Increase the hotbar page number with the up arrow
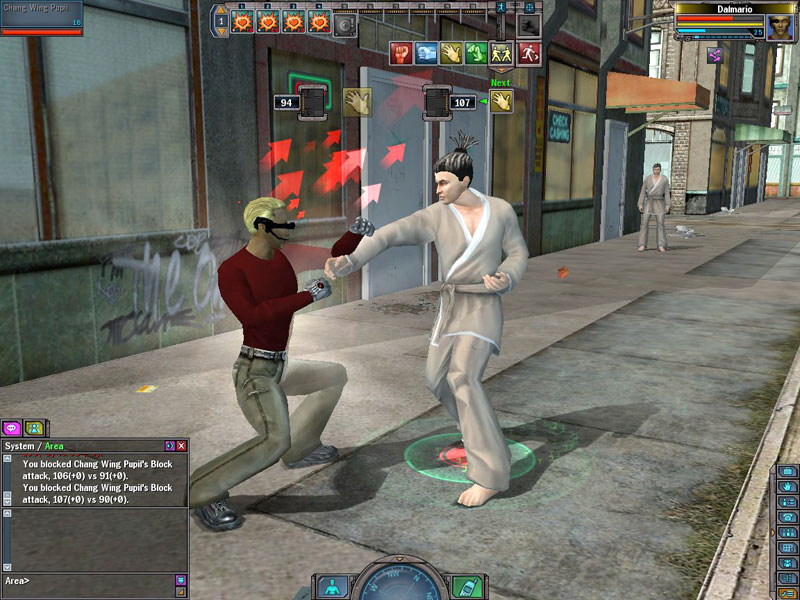800x600 pixels. coord(222,11)
